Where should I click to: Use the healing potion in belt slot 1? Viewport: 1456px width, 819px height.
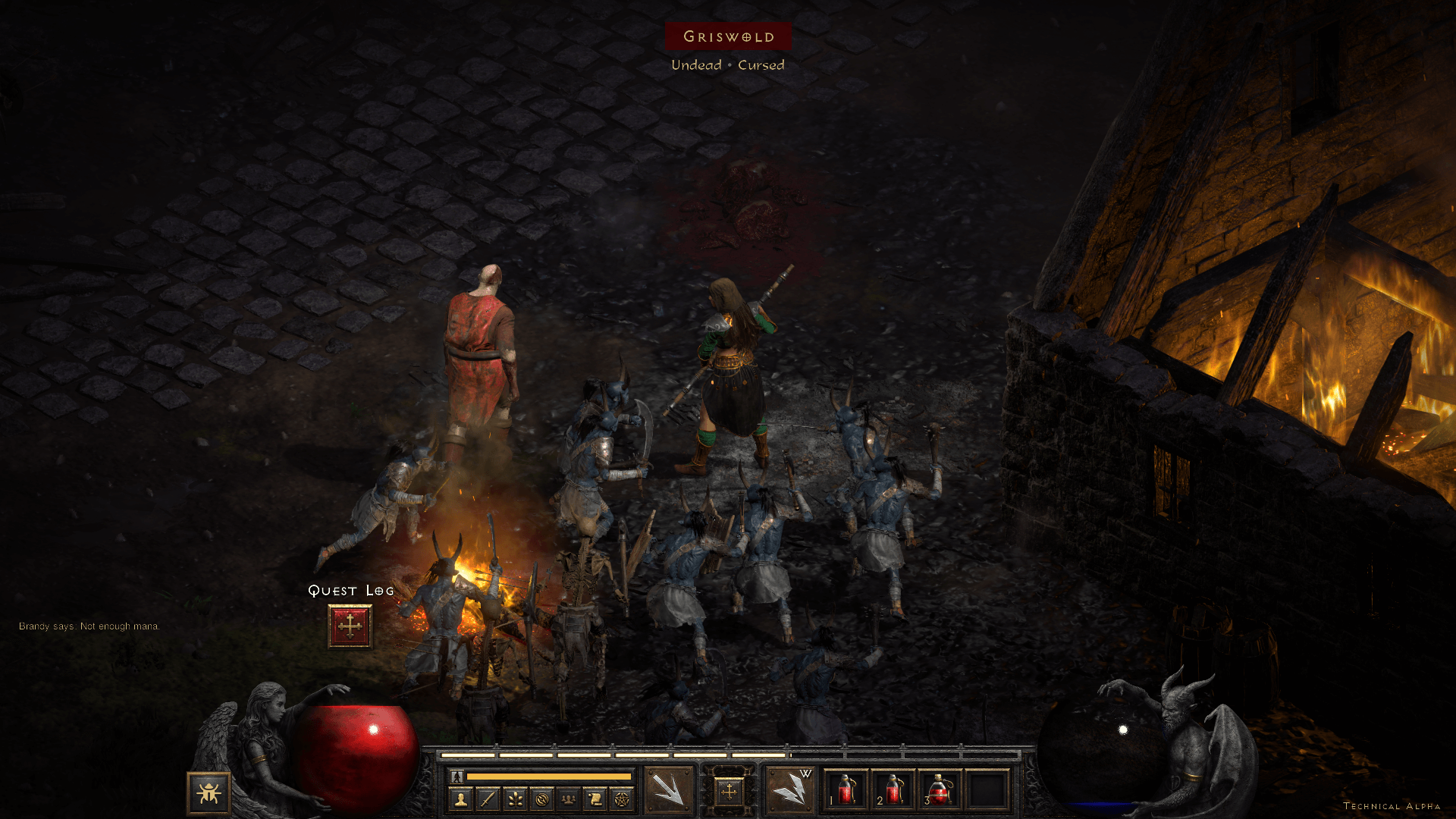846,790
